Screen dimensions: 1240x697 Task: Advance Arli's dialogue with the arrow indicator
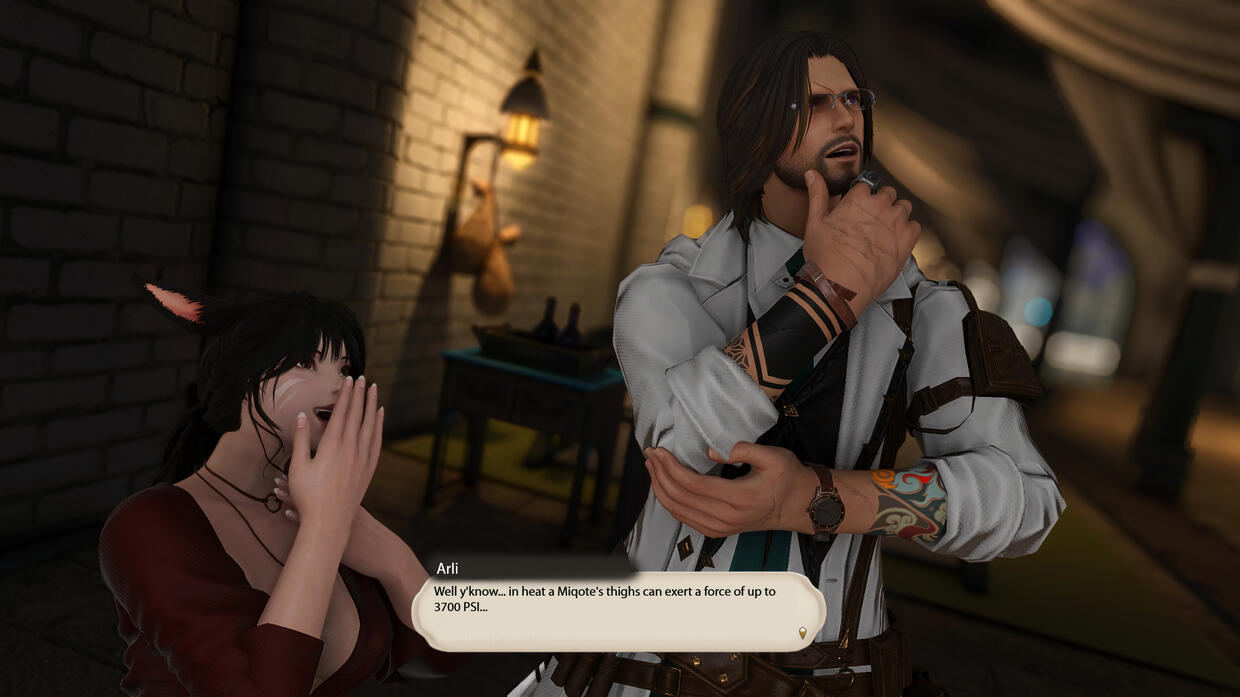click(x=802, y=632)
